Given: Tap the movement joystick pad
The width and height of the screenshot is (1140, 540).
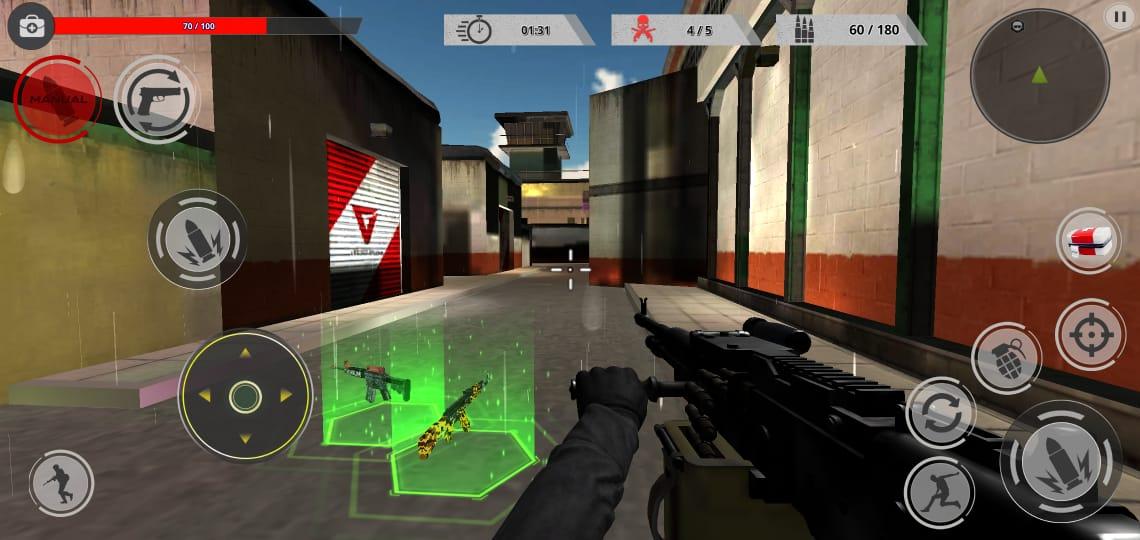Looking at the screenshot, I should 244,396.
